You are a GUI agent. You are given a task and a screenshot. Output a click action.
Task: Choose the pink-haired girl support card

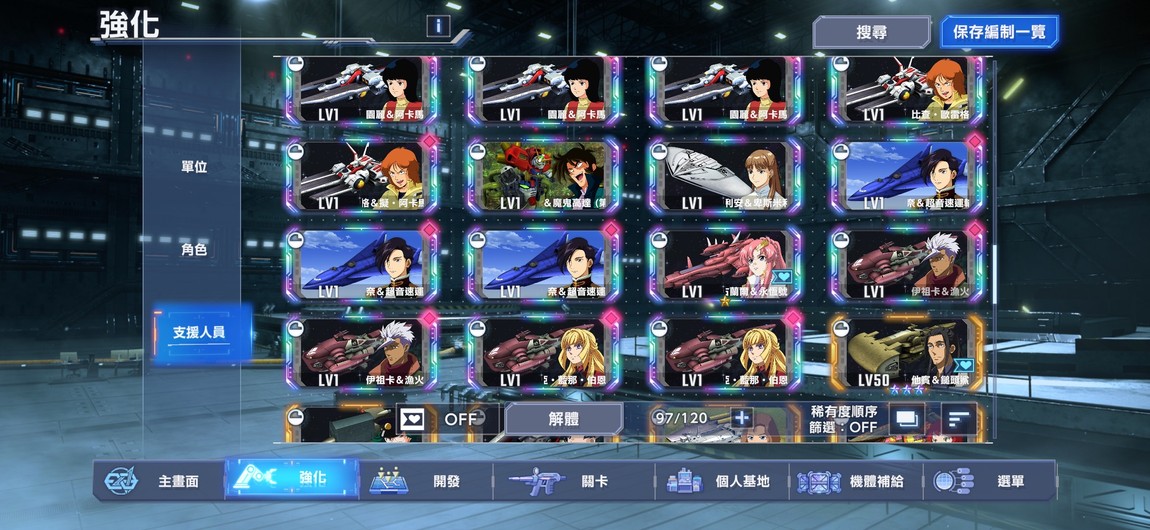(724, 264)
